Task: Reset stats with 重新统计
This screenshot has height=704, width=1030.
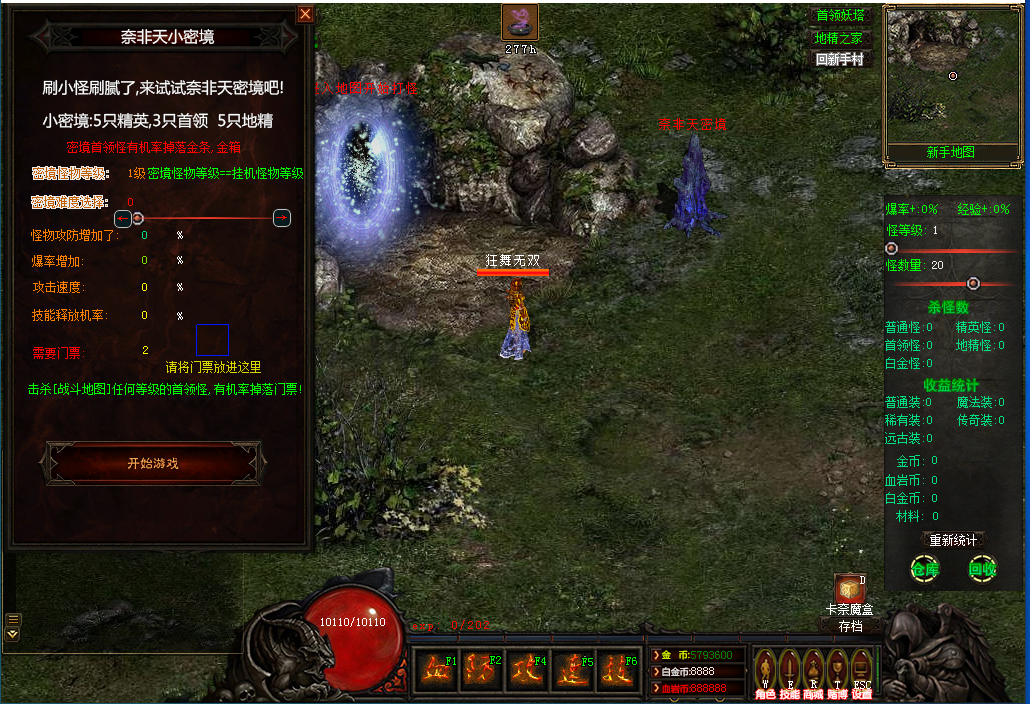Action: point(952,540)
